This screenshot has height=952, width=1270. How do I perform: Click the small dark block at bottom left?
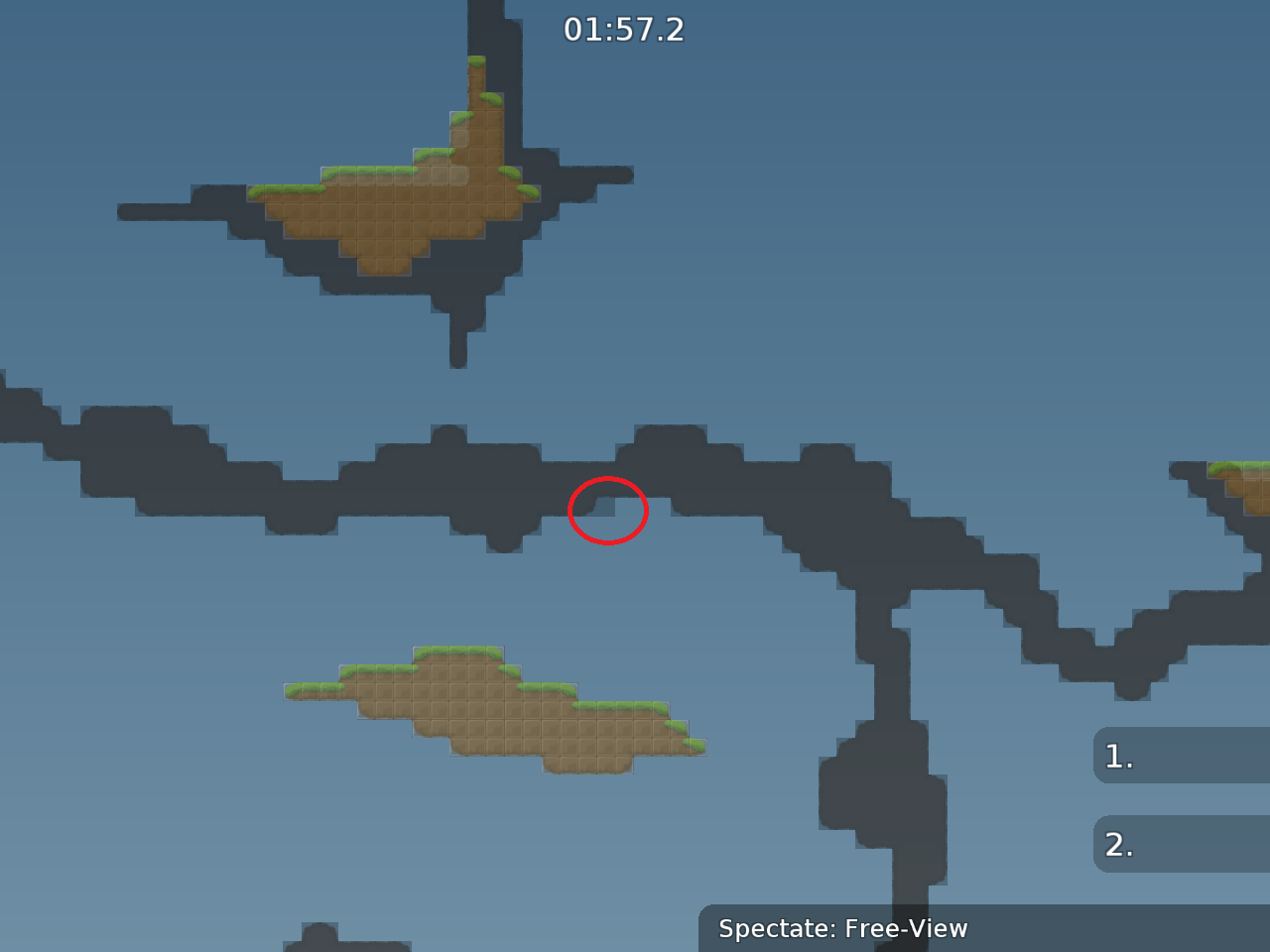(x=317, y=937)
